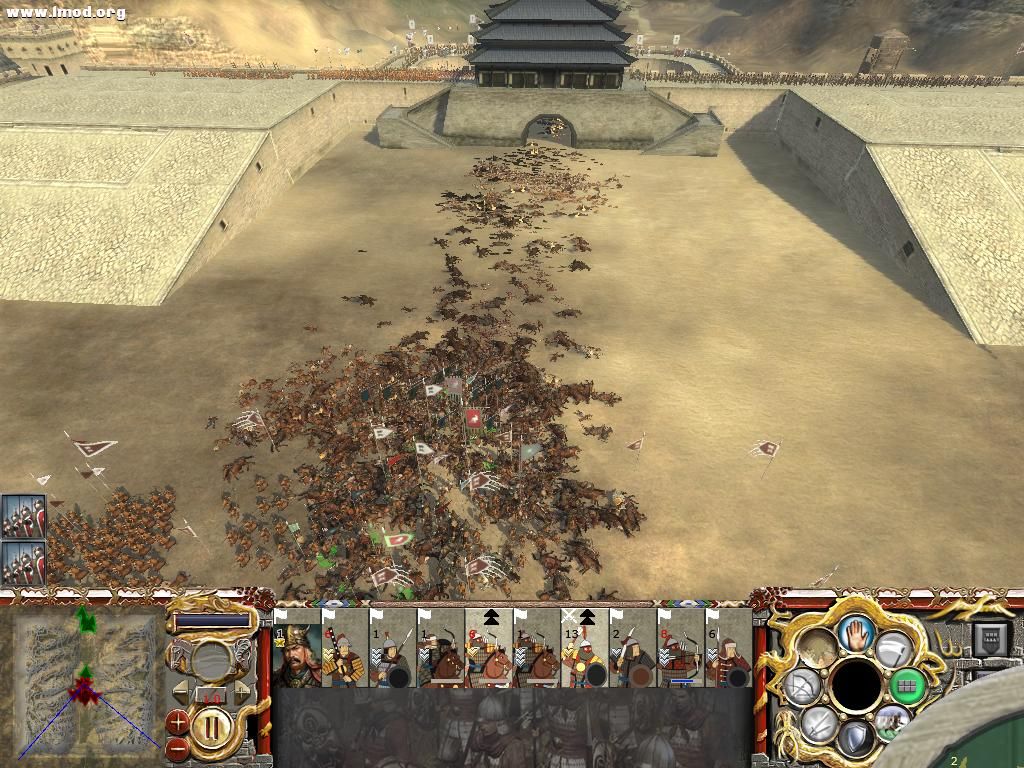The width and height of the screenshot is (1024, 768).
Task: Increase battle speed with the right arrow
Action: coord(242,691)
